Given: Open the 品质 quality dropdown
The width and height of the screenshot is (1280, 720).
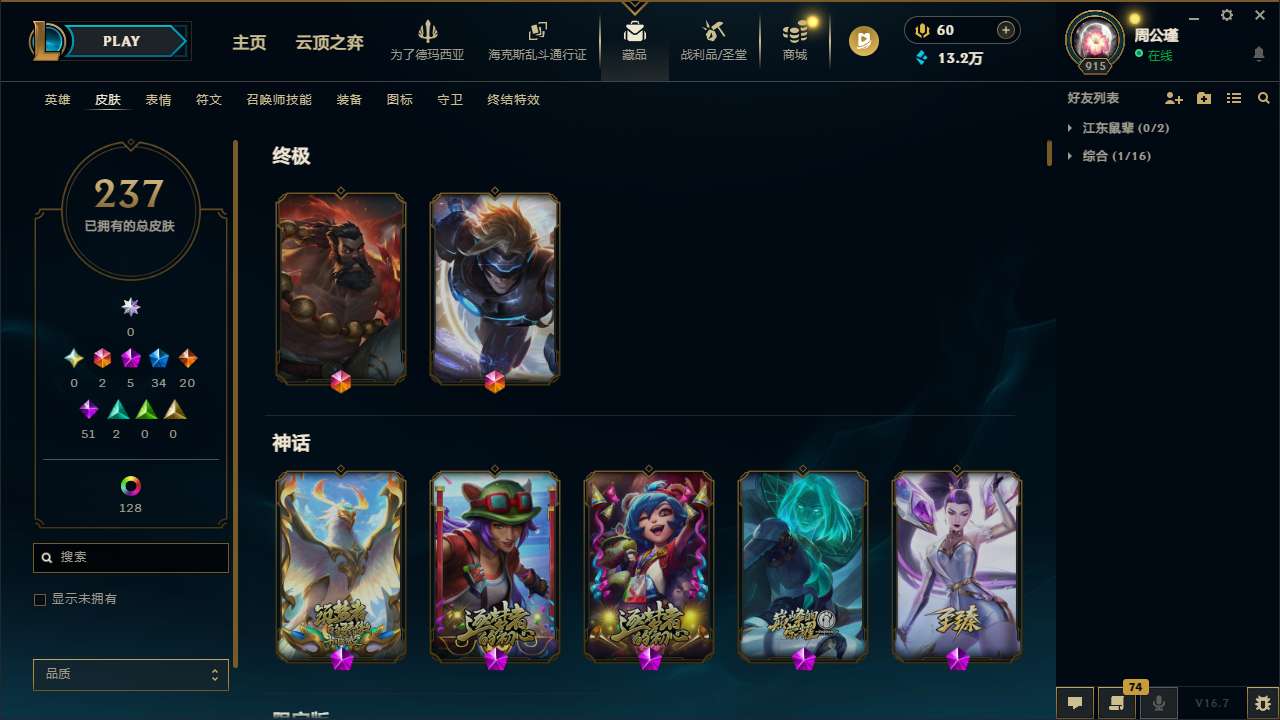Looking at the screenshot, I should tap(130, 674).
